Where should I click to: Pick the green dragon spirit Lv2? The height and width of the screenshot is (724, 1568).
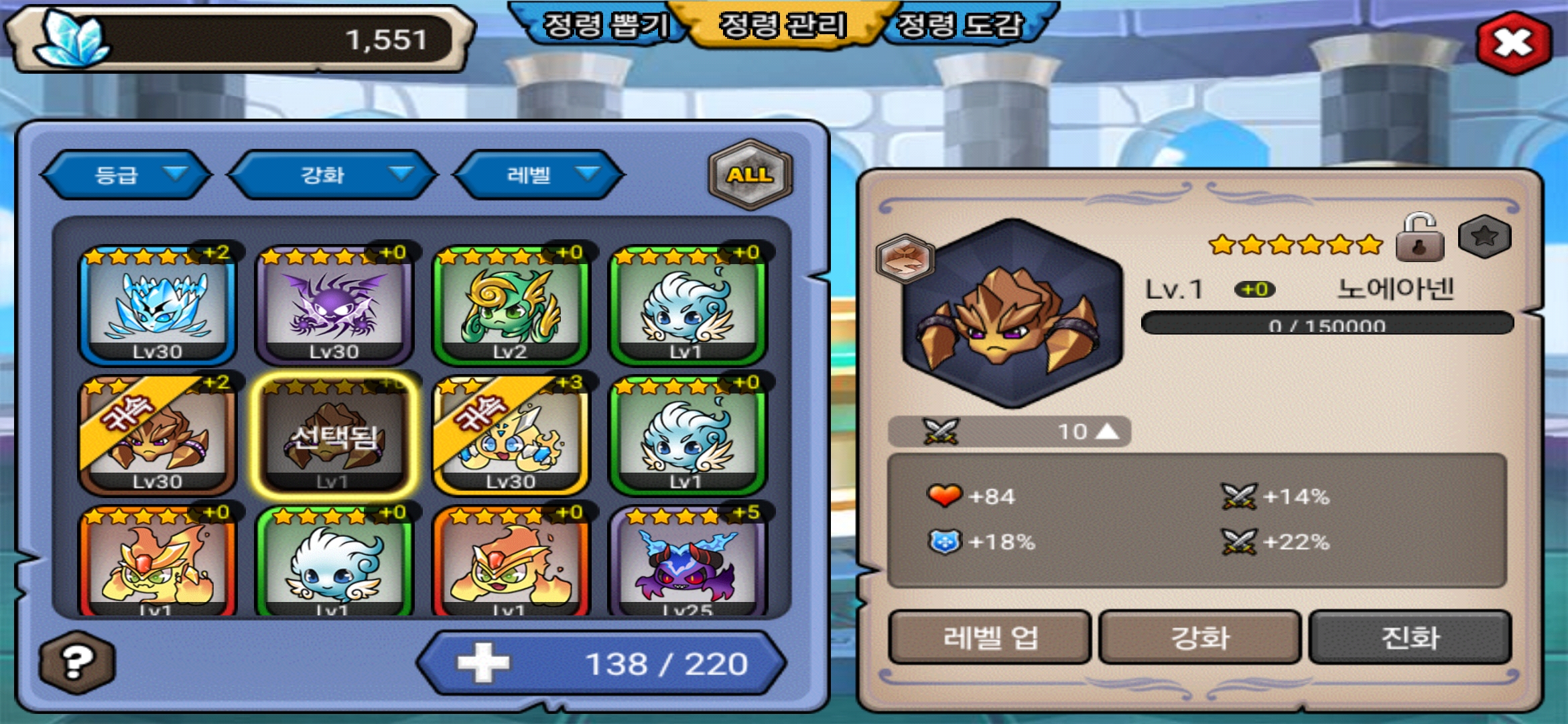pyautogui.click(x=510, y=306)
